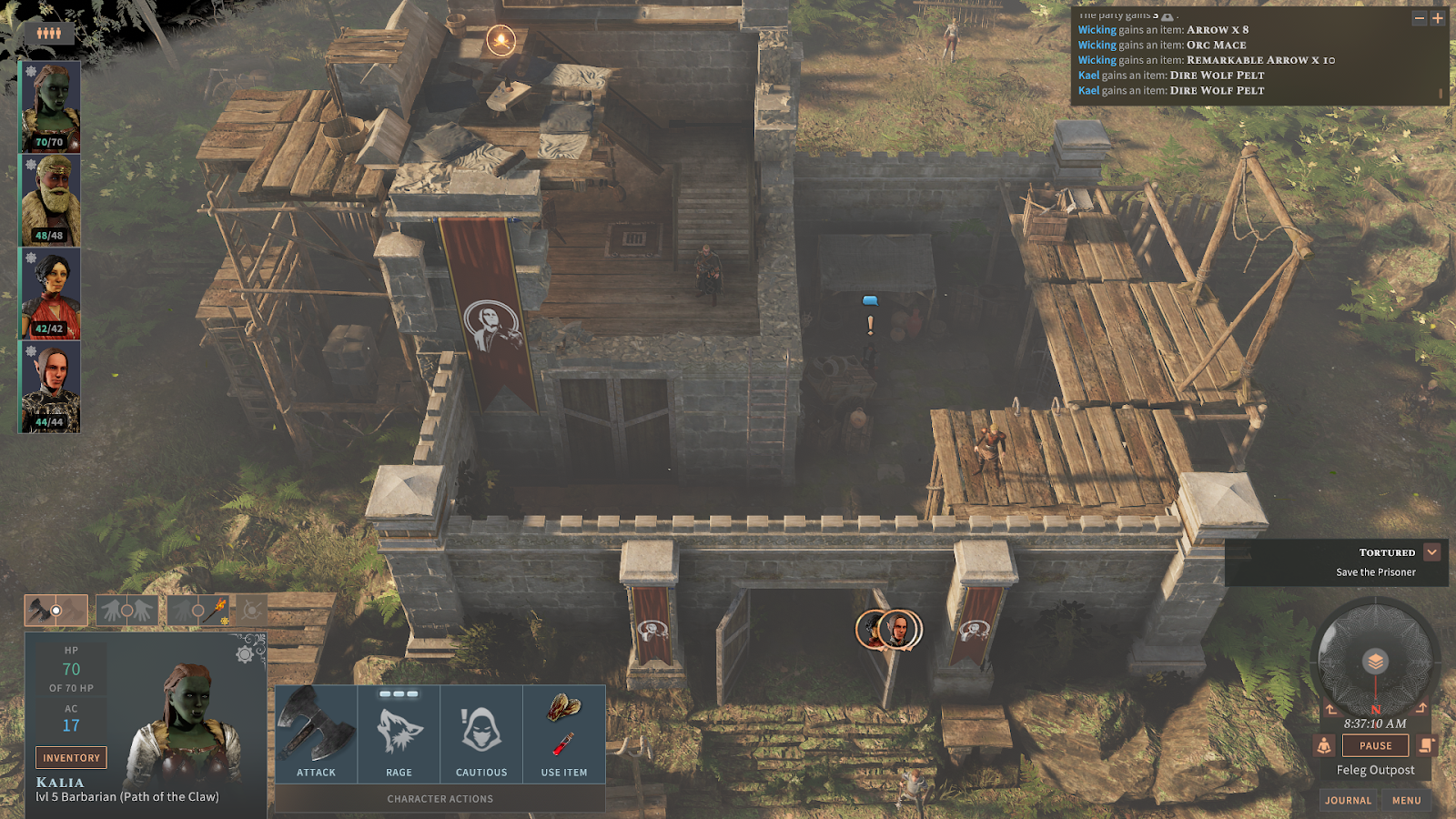
Task: Select the elf party member with 44 HP
Action: pos(51,387)
